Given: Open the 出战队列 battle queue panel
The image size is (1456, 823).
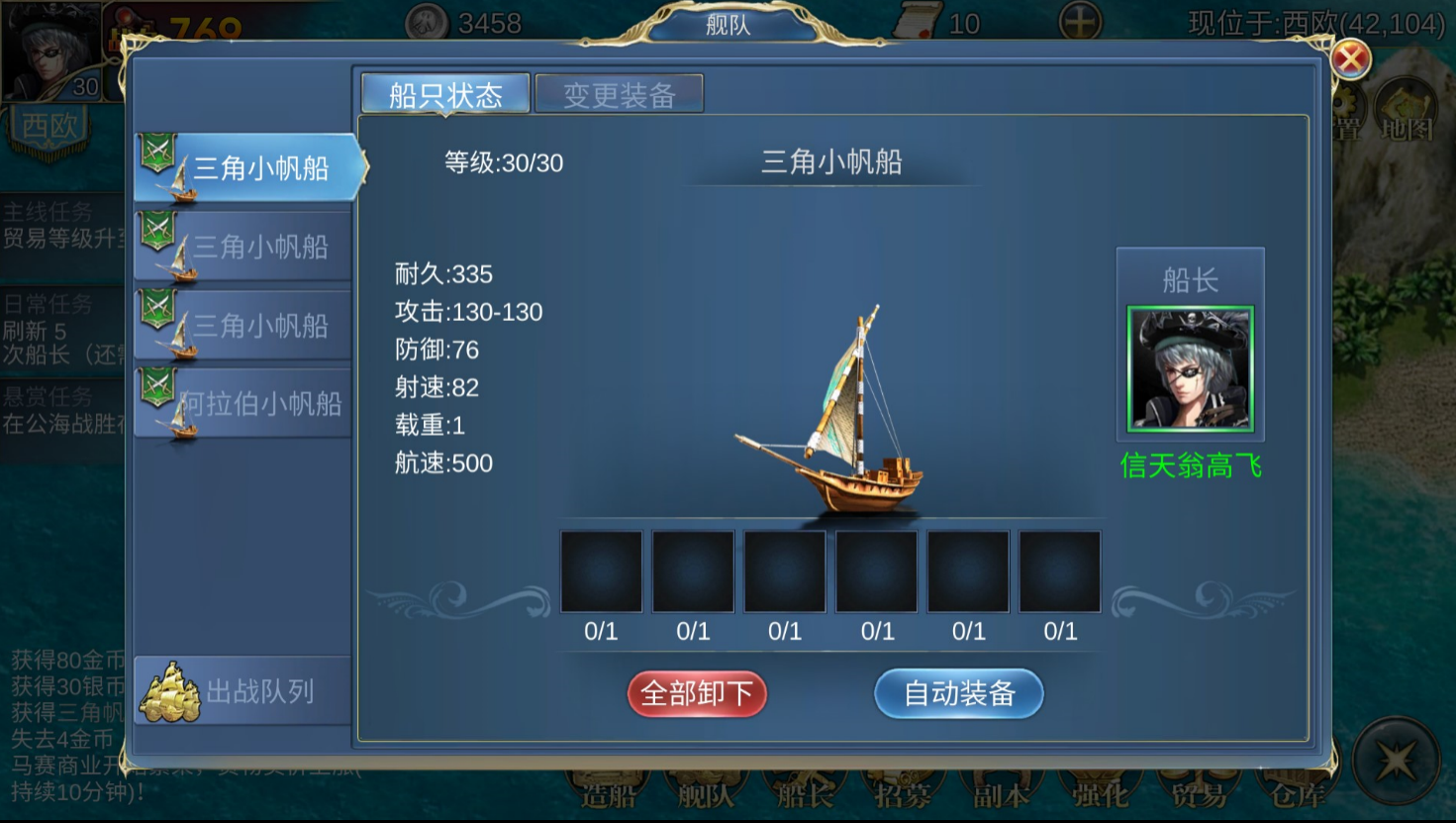Looking at the screenshot, I should click(x=242, y=690).
